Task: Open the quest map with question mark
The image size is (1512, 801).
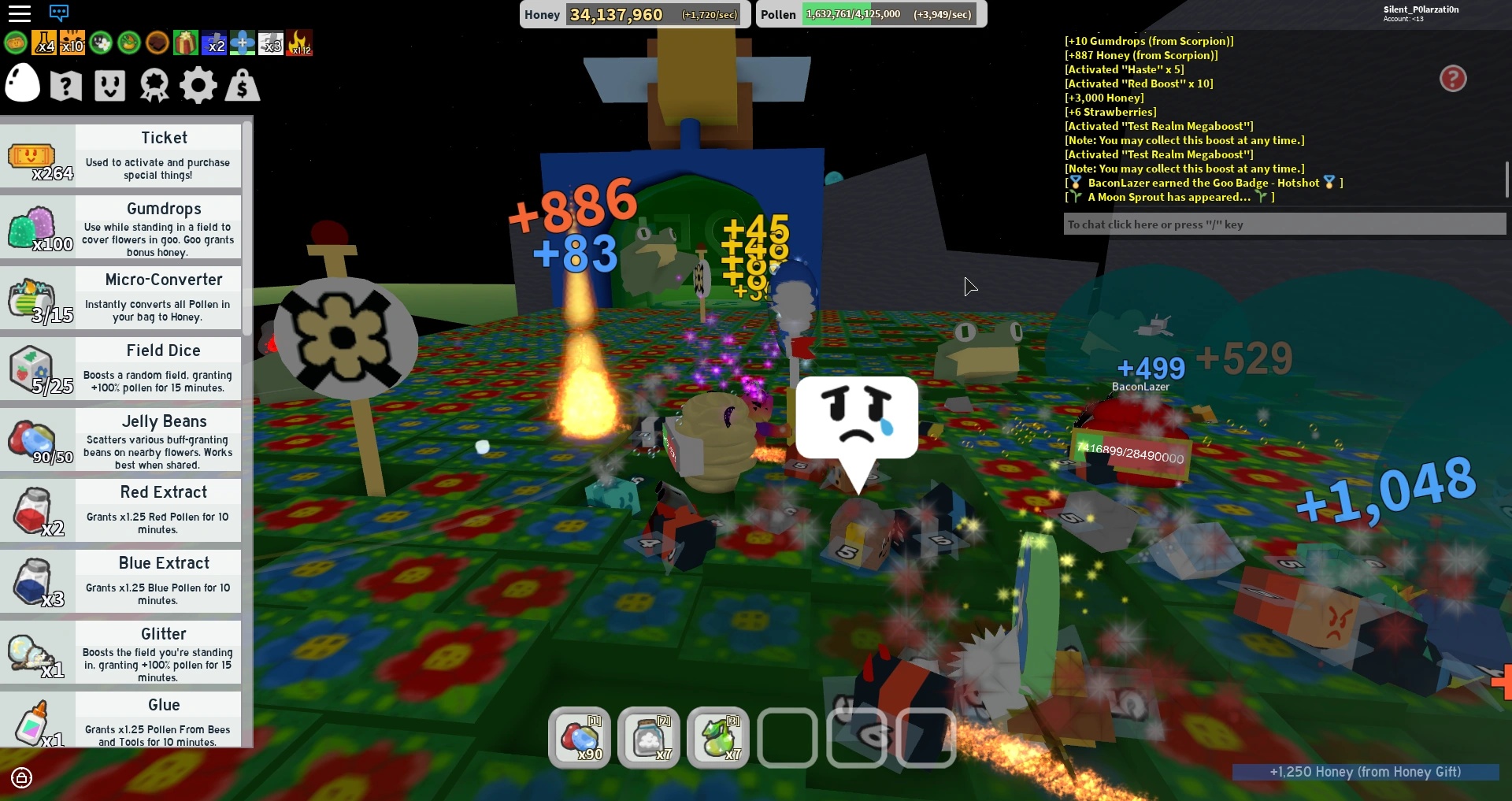Action: coord(65,84)
